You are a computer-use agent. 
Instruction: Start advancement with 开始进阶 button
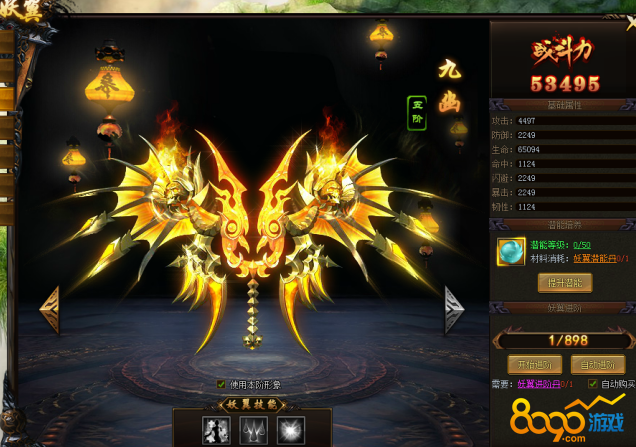coord(530,363)
